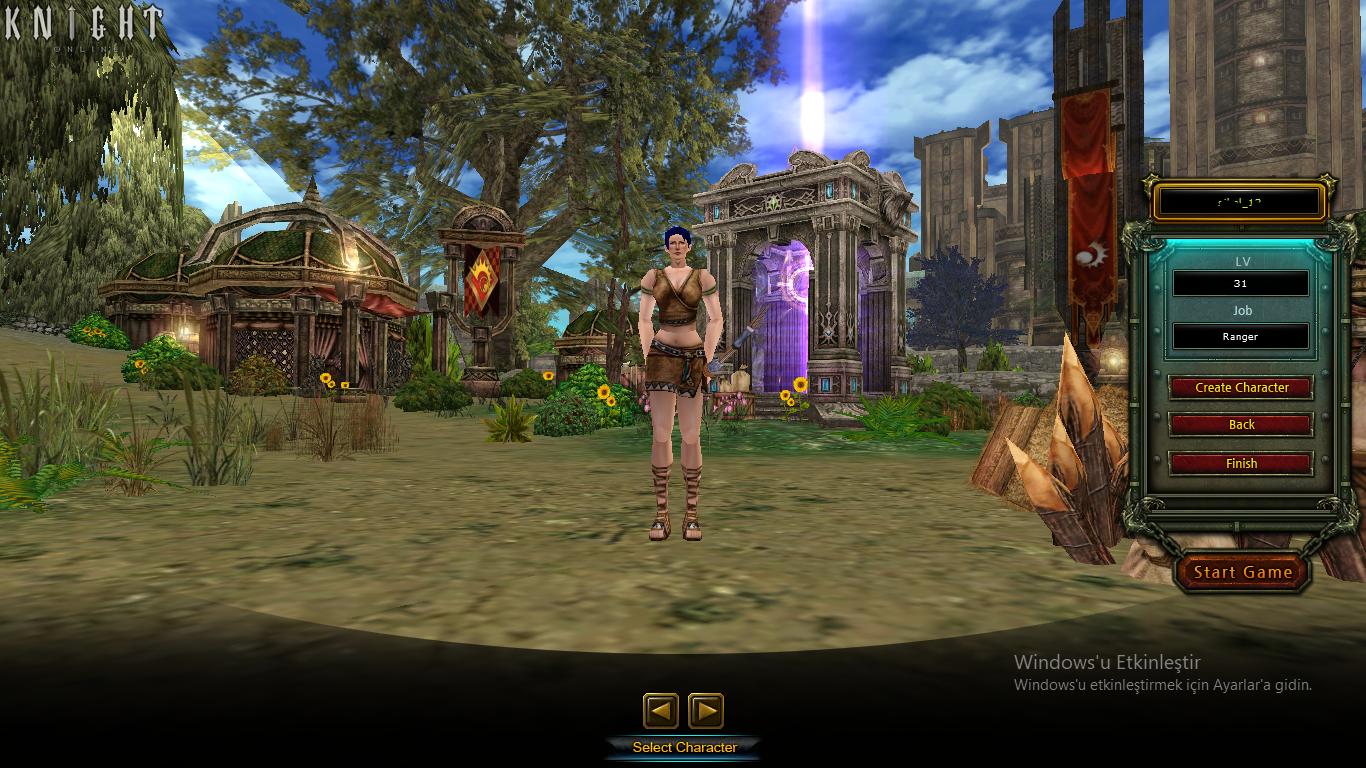Go Back to the previous screen
1366x768 pixels.
[x=1241, y=424]
